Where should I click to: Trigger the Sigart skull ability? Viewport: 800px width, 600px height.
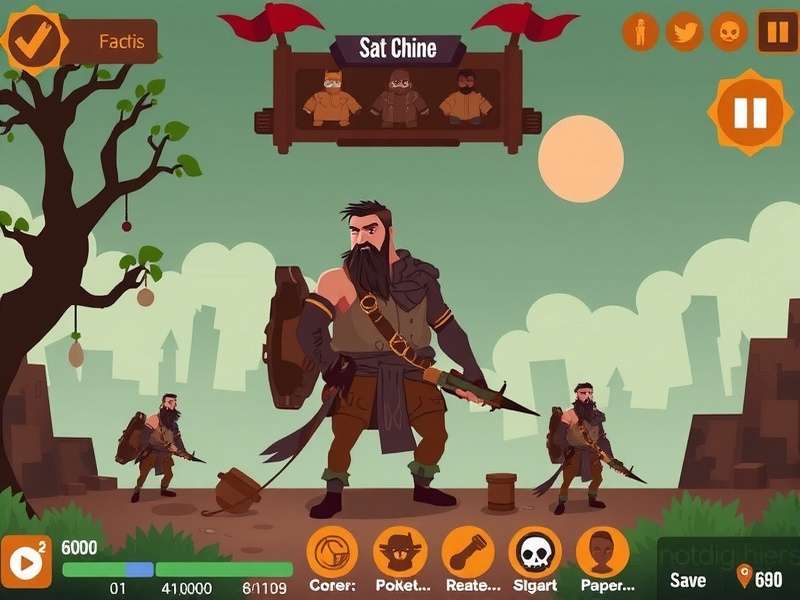click(535, 553)
